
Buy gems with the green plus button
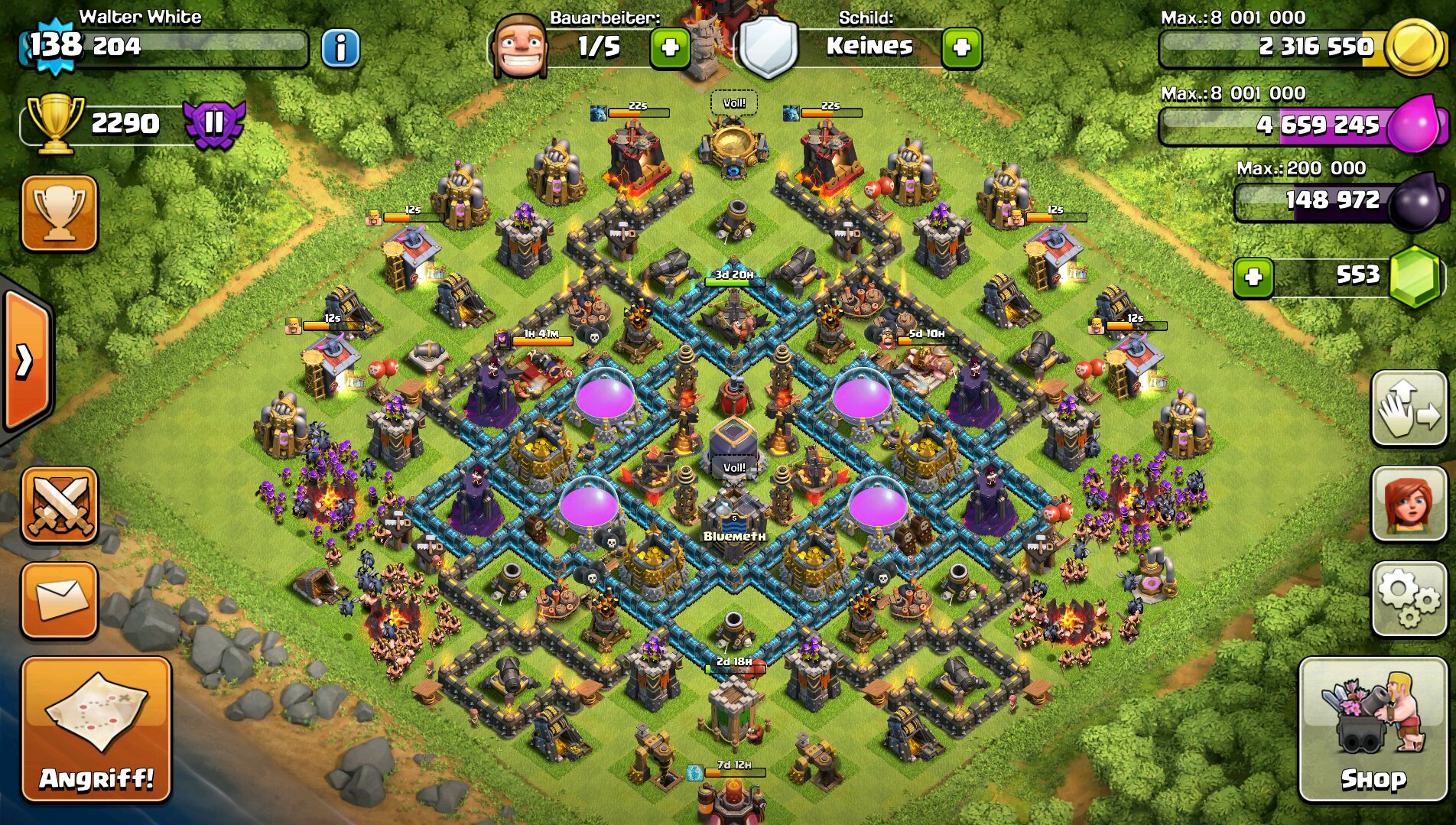[1253, 277]
